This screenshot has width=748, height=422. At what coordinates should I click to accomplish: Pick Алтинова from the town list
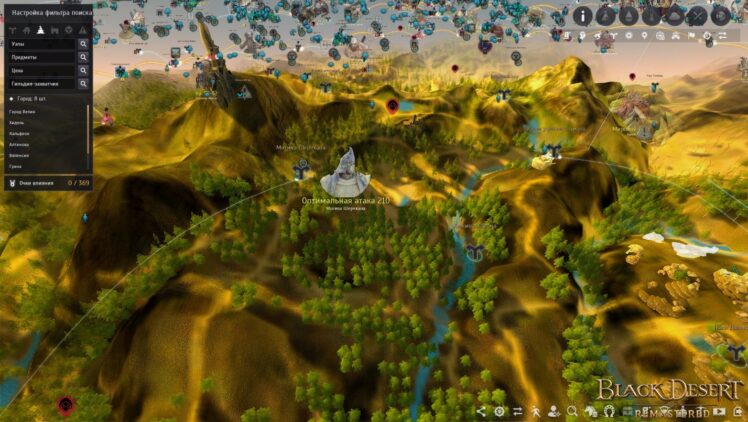pyautogui.click(x=20, y=145)
